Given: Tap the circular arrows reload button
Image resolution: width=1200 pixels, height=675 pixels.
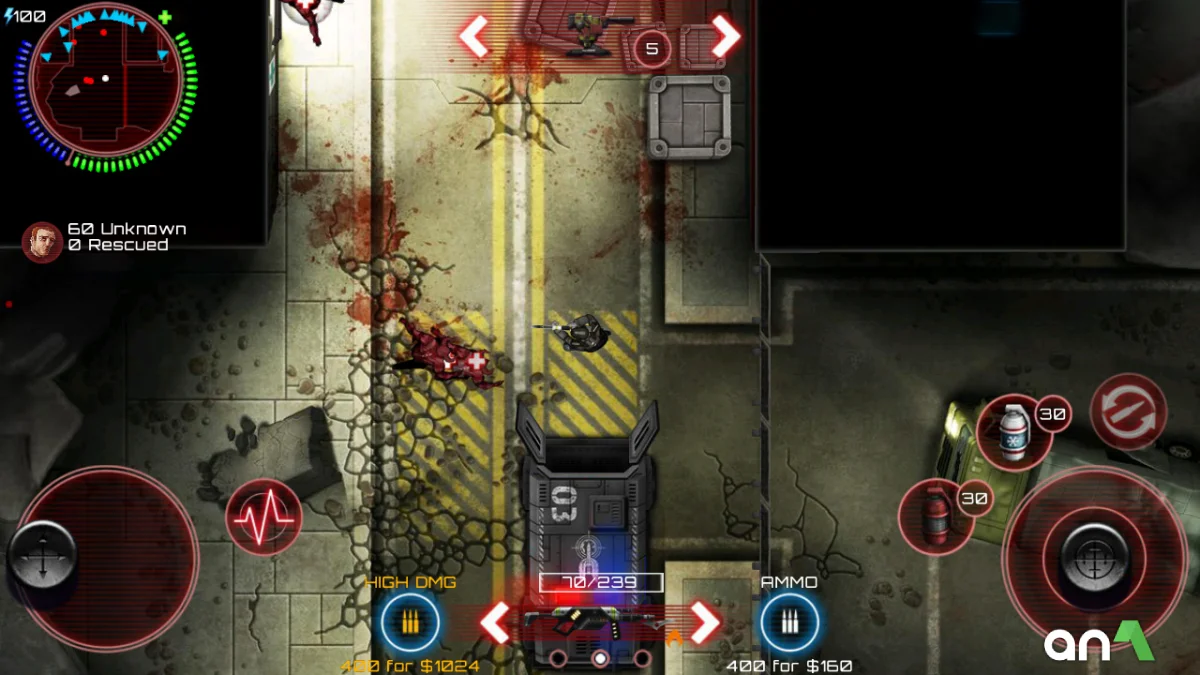Looking at the screenshot, I should (1128, 411).
